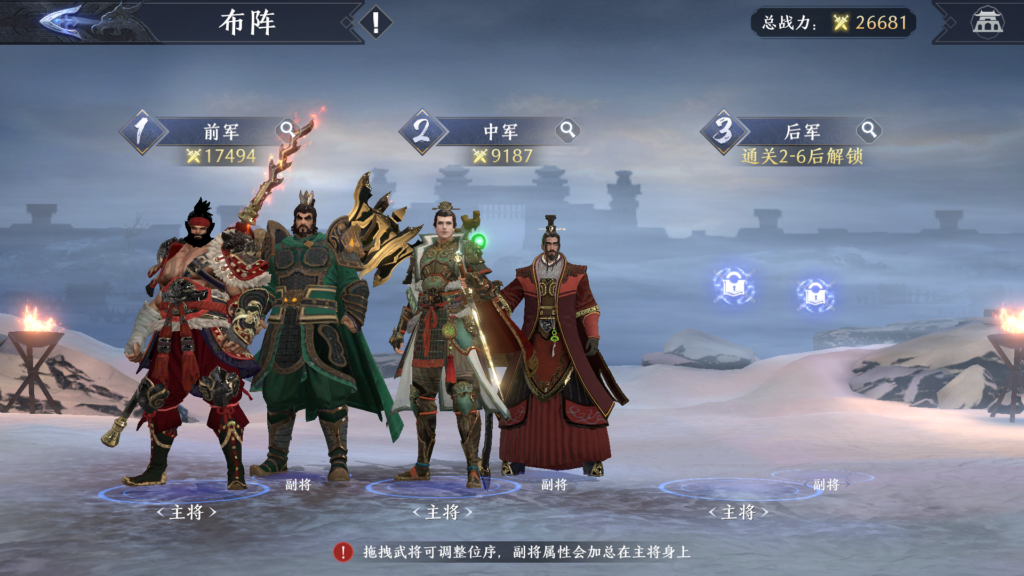Tap the locked 后军 deputy general slot

pos(816,295)
